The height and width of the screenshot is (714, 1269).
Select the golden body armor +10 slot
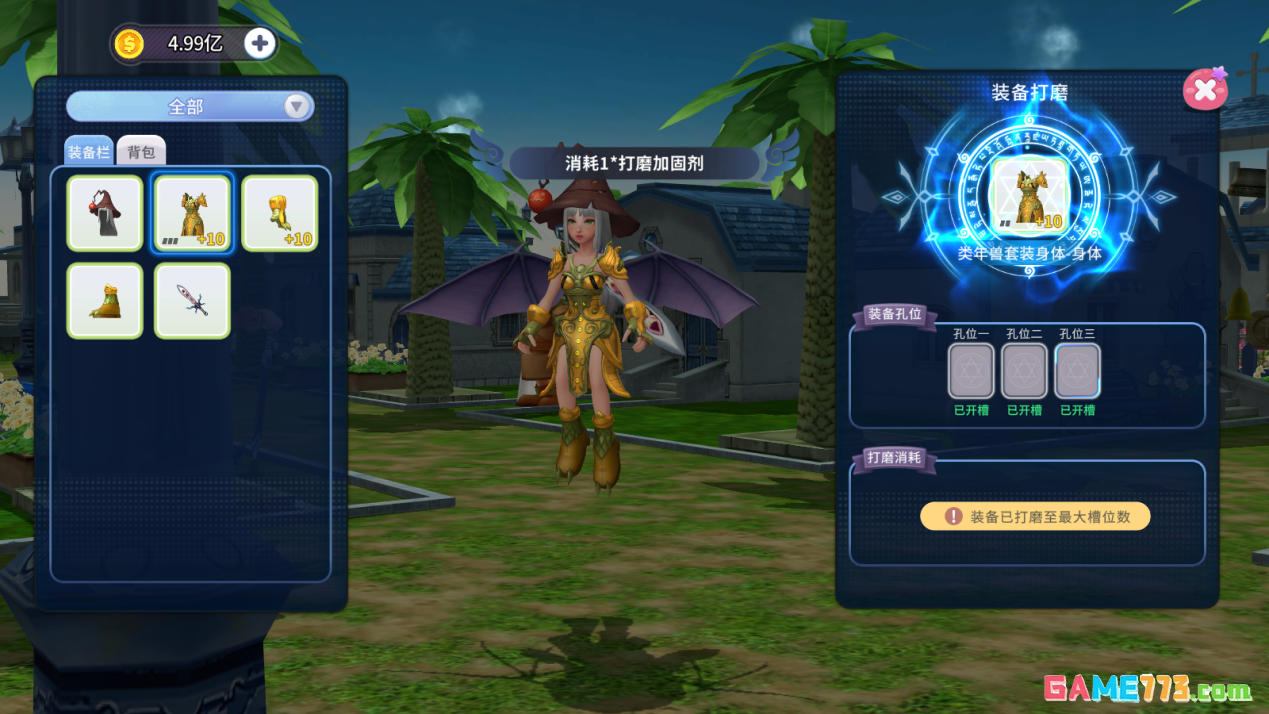(192, 213)
